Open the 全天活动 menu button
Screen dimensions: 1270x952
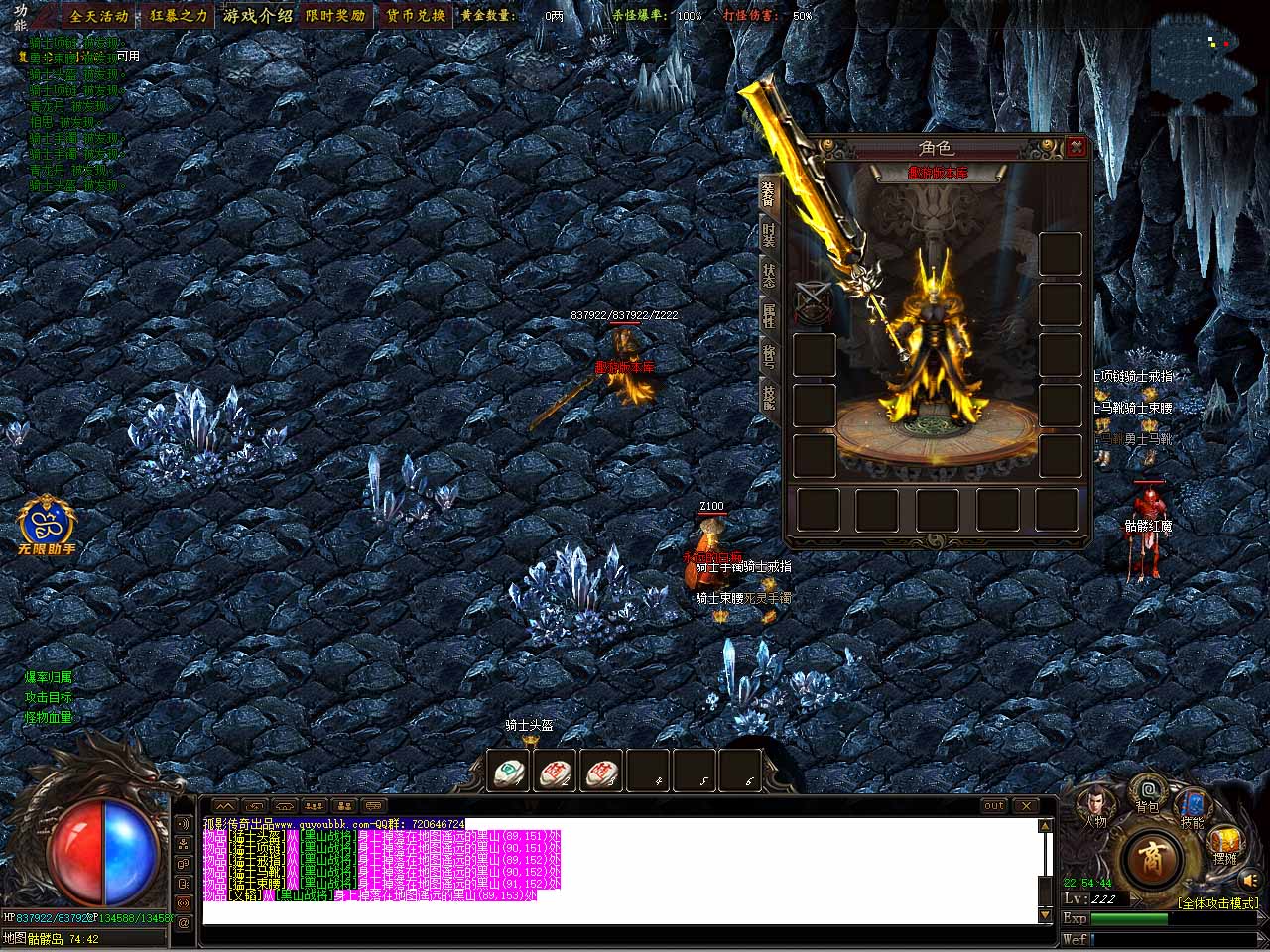click(98, 16)
